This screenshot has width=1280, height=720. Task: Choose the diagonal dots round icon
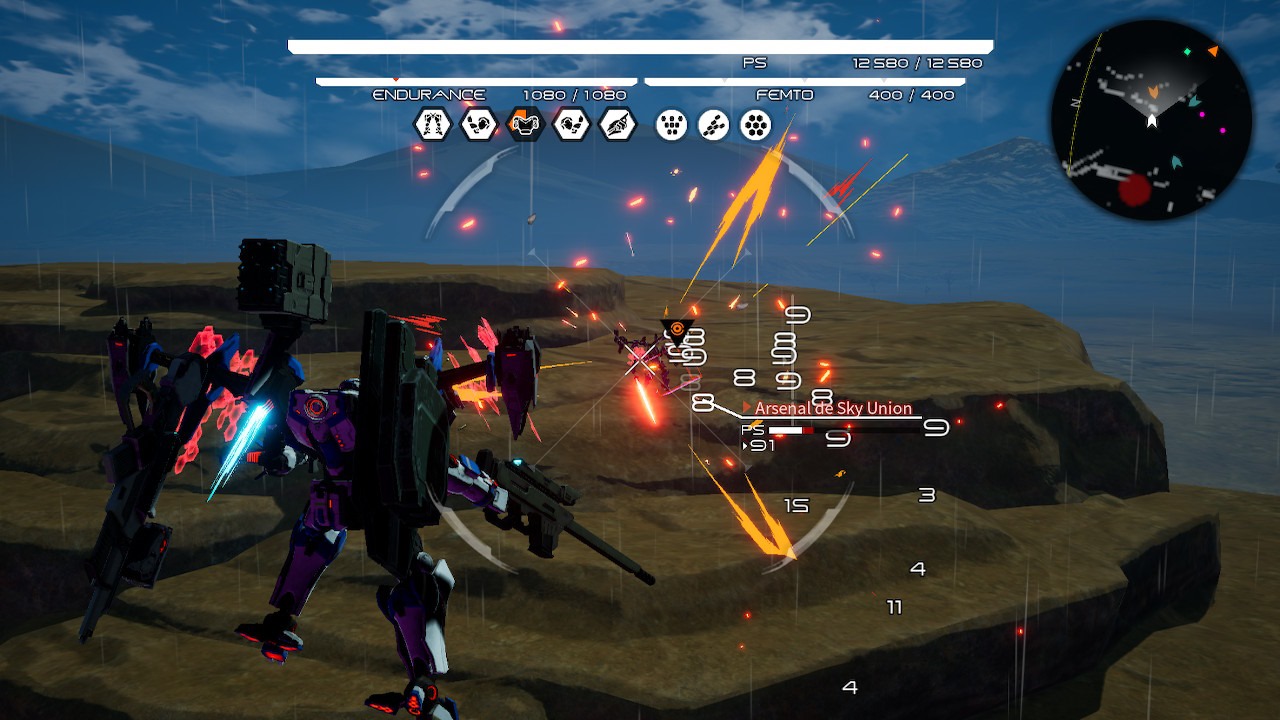[x=714, y=125]
